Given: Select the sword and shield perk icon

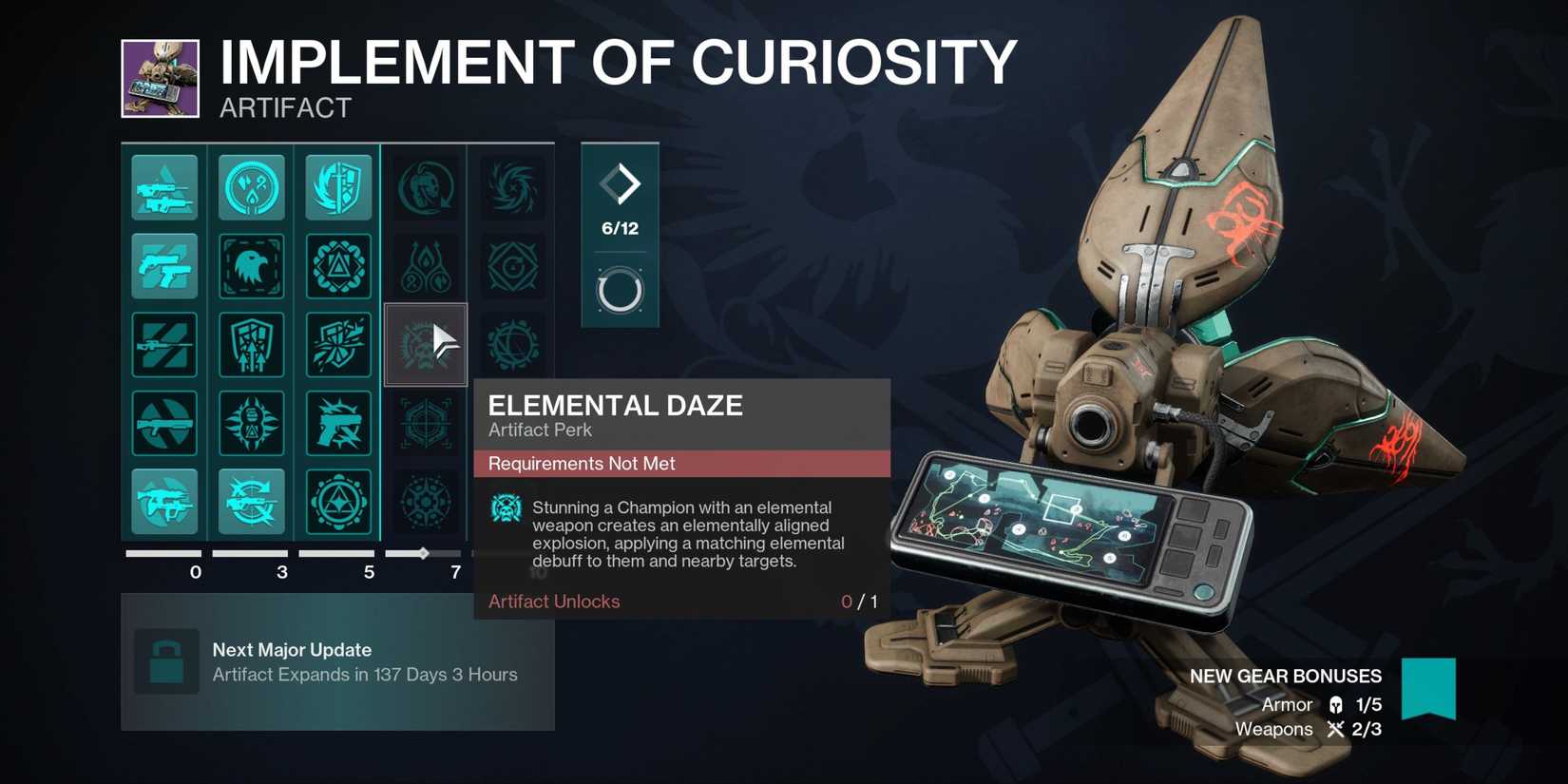Looking at the screenshot, I should click(x=338, y=187).
